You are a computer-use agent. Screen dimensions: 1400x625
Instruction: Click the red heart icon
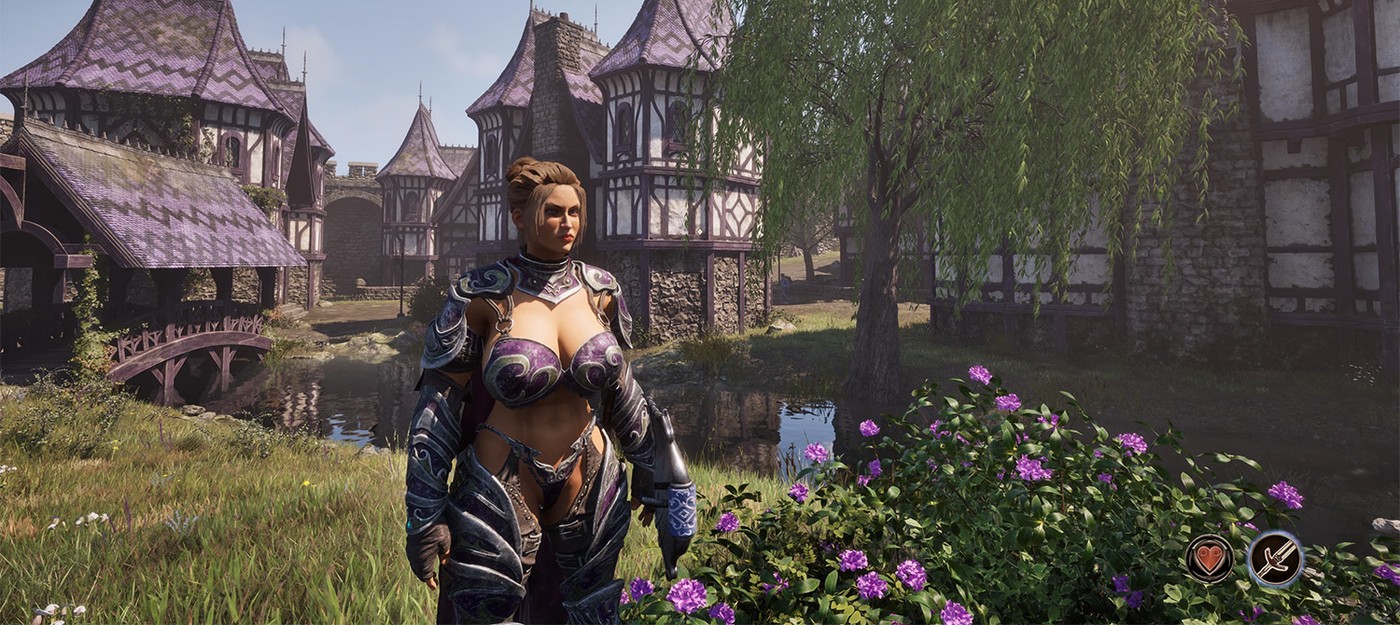point(1209,558)
